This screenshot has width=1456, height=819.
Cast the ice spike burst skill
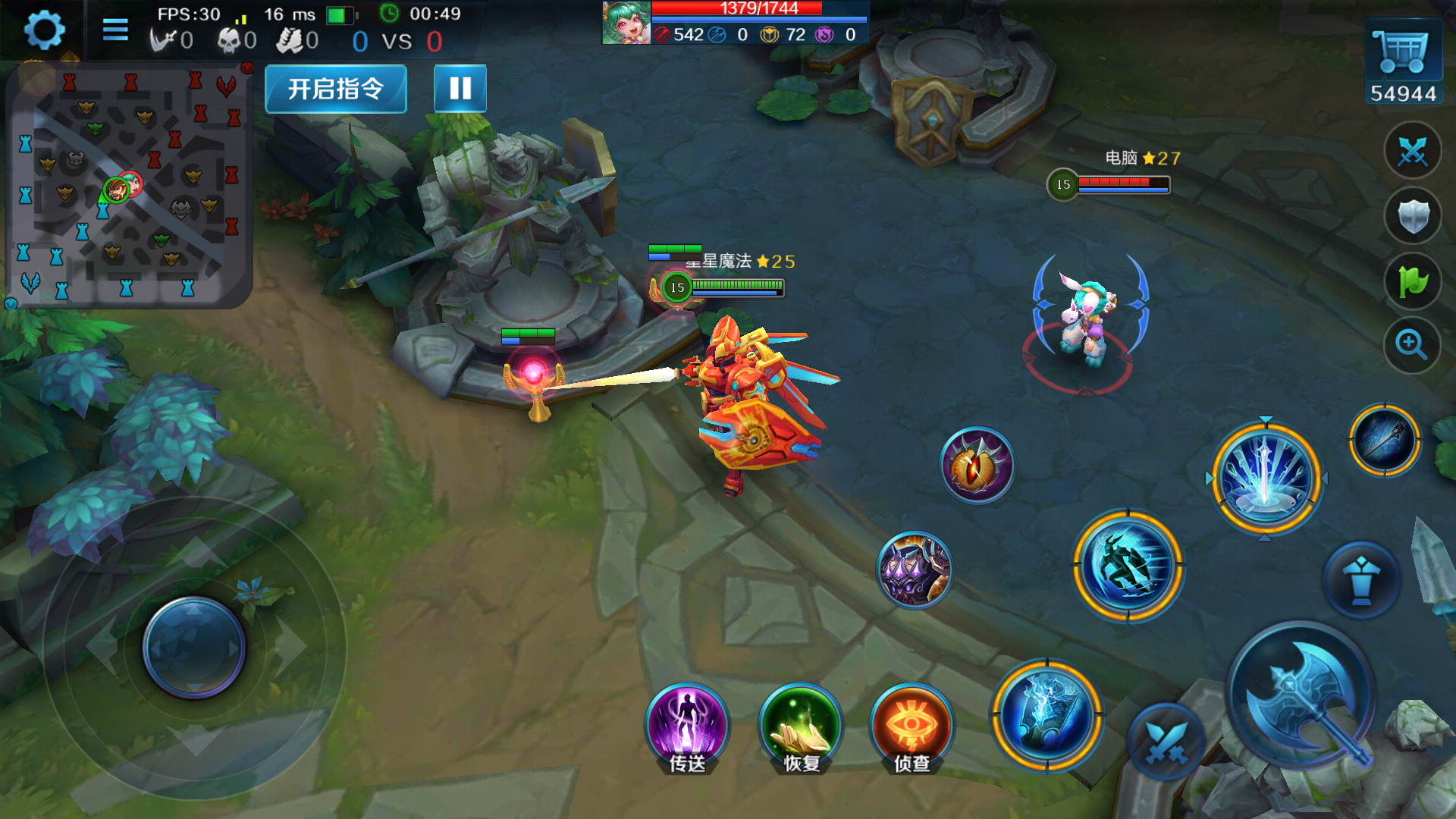1266,478
